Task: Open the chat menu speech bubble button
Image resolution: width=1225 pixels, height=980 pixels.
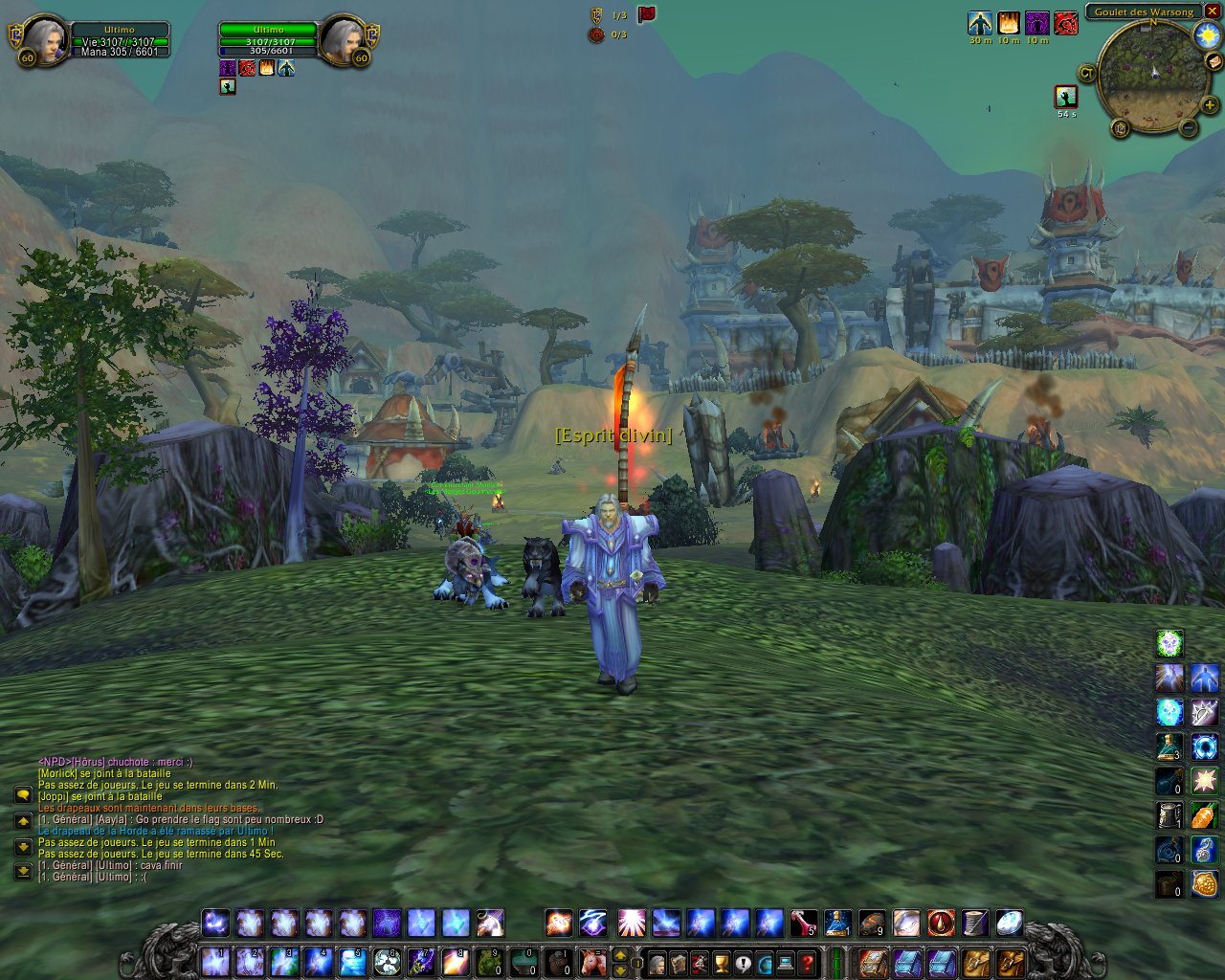Action: coord(23,795)
